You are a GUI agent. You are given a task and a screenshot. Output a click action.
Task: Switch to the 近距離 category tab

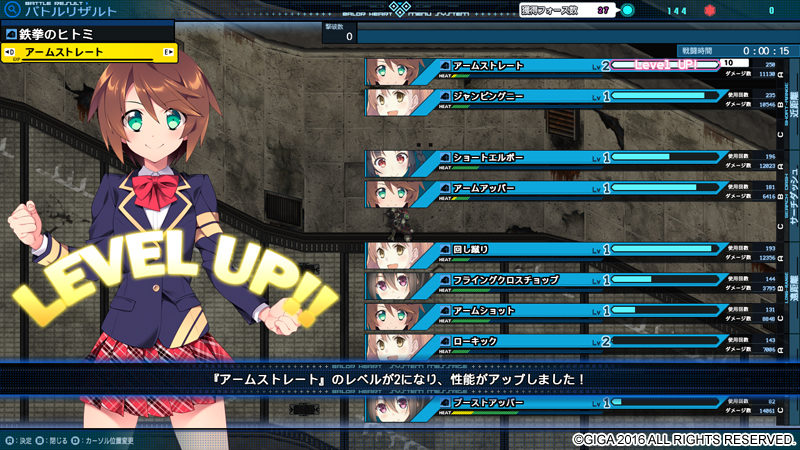792,99
